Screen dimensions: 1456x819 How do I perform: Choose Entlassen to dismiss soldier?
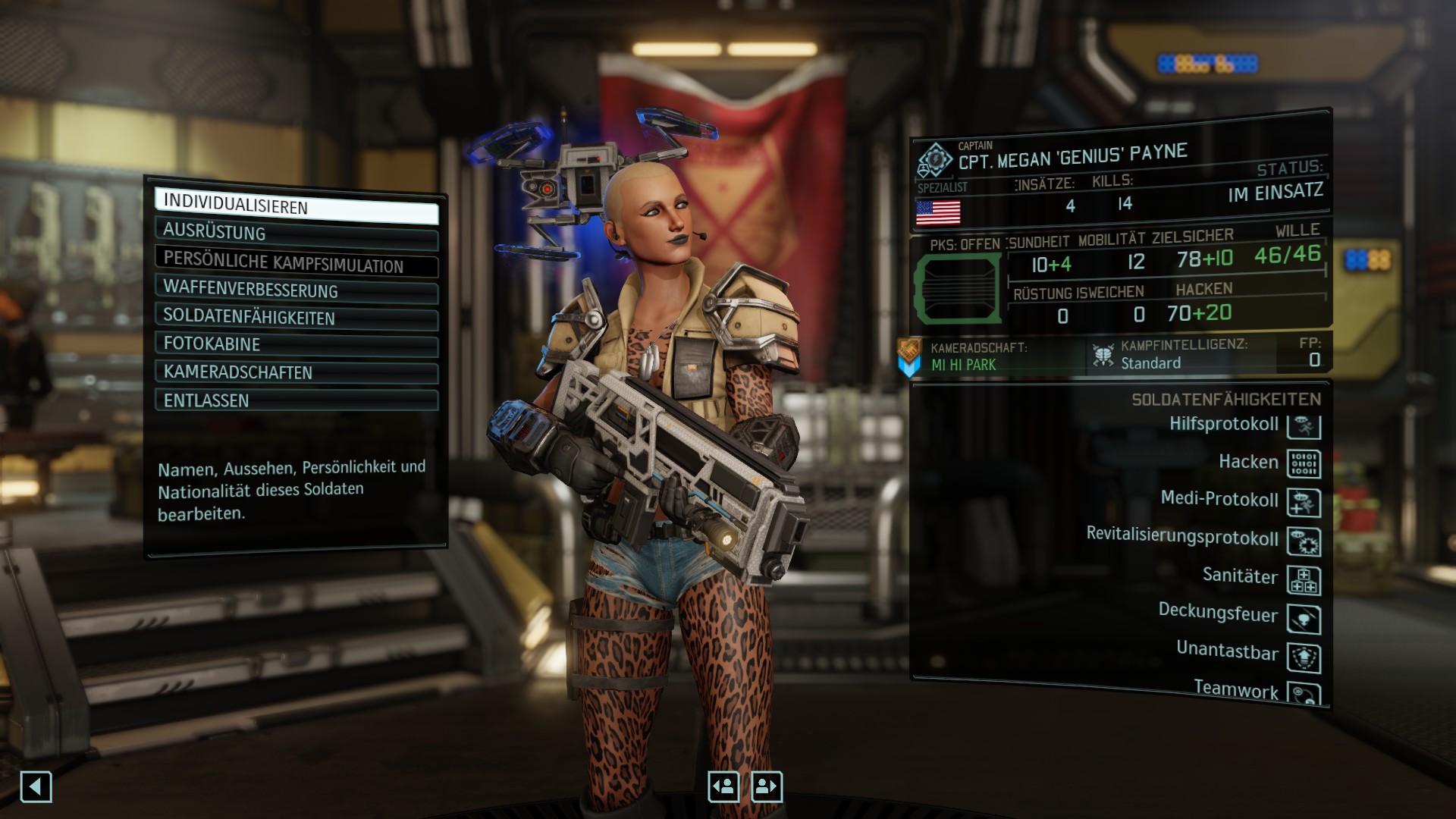pos(296,400)
